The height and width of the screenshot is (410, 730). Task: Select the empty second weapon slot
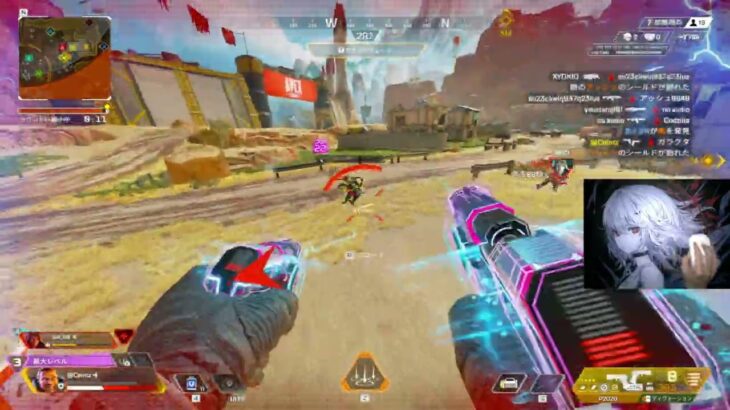pos(546,383)
